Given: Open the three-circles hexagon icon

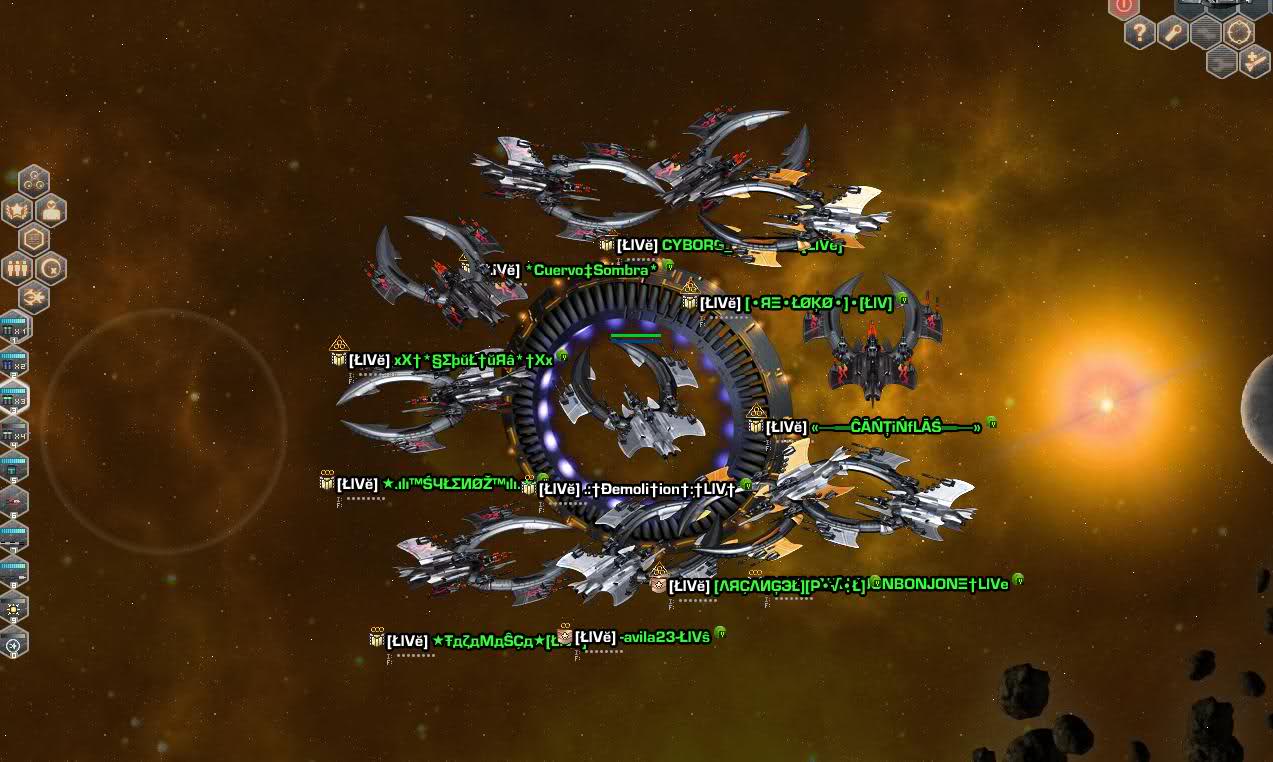Looking at the screenshot, I should pos(34,181).
